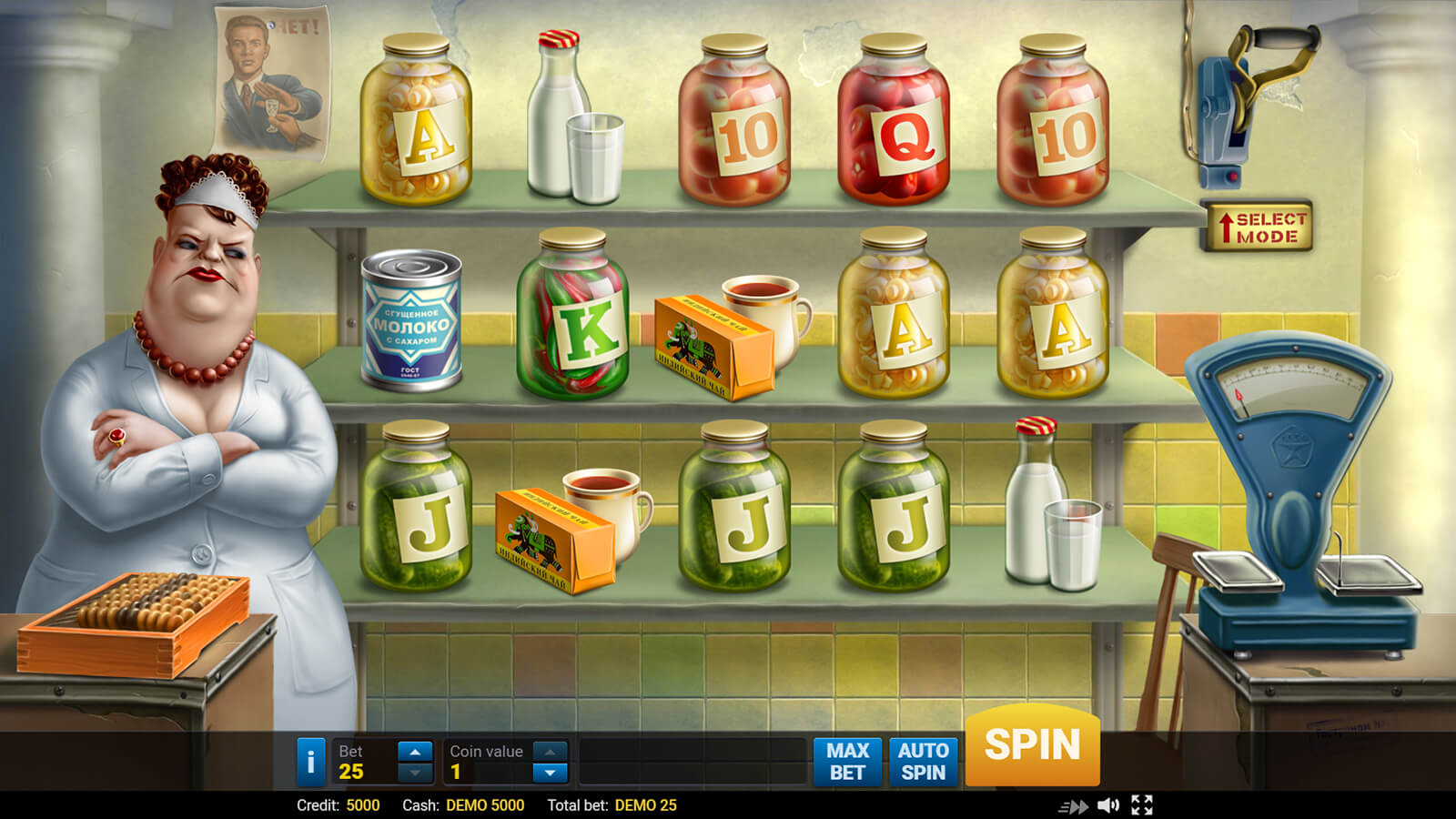The image size is (1456, 819).
Task: Start AUTO SPIN mode
Action: [x=923, y=762]
